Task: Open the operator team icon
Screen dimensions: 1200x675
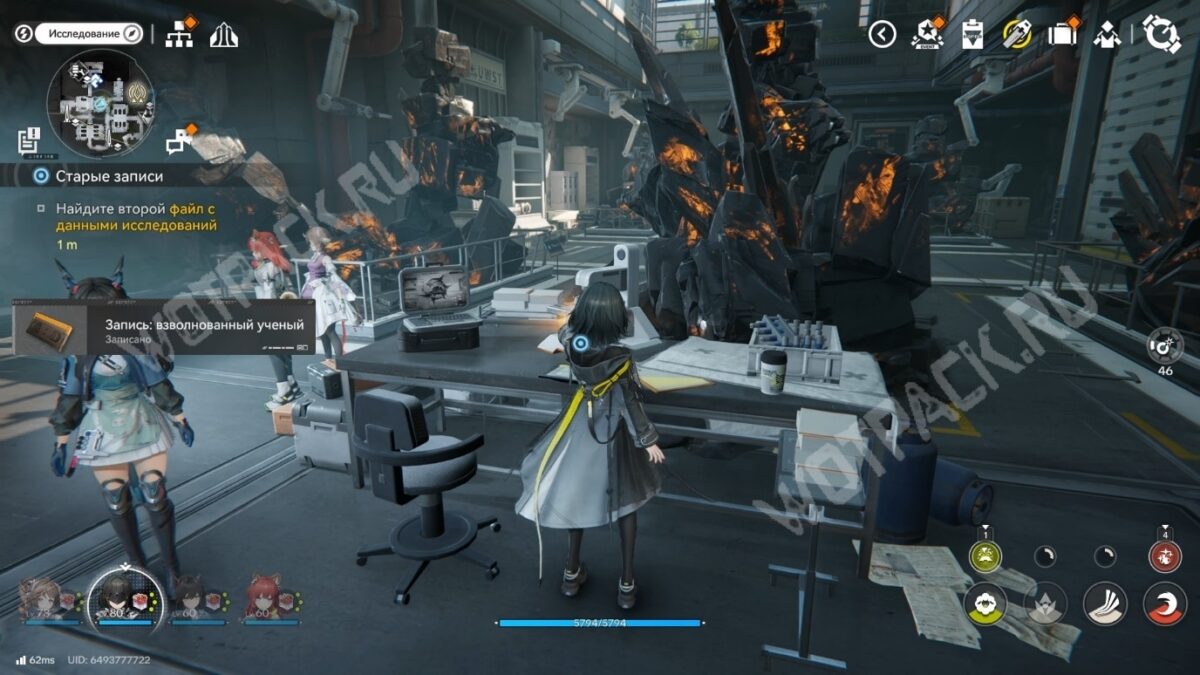Action: (1107, 35)
